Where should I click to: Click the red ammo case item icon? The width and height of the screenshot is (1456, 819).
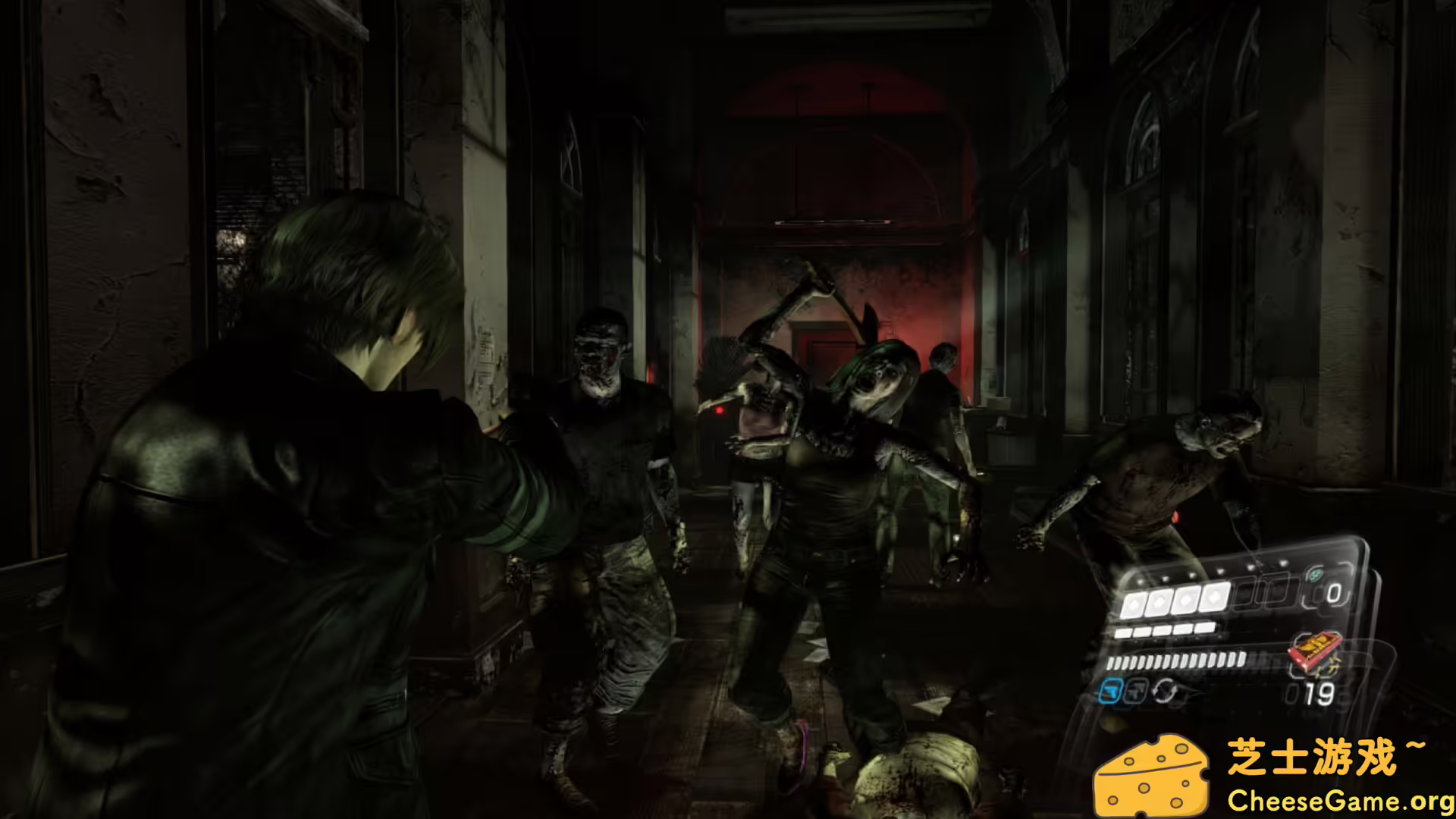coord(1314,652)
